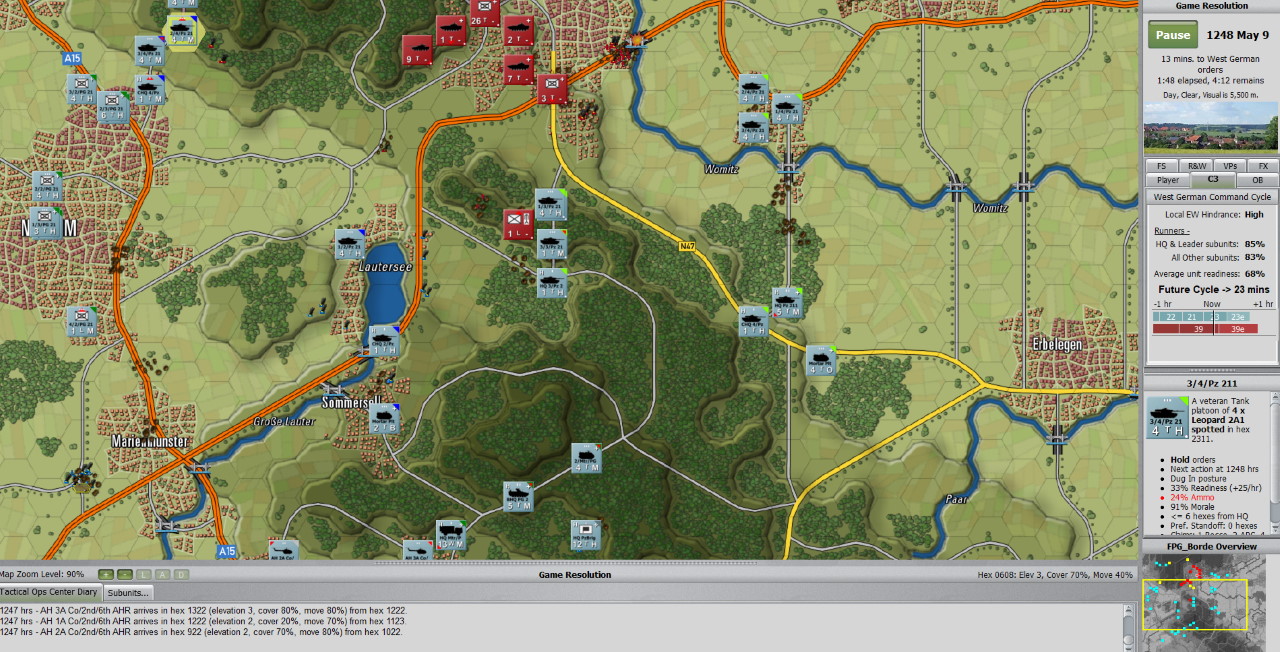Image resolution: width=1280 pixels, height=652 pixels.
Task: Select the FX tab
Action: [1262, 166]
